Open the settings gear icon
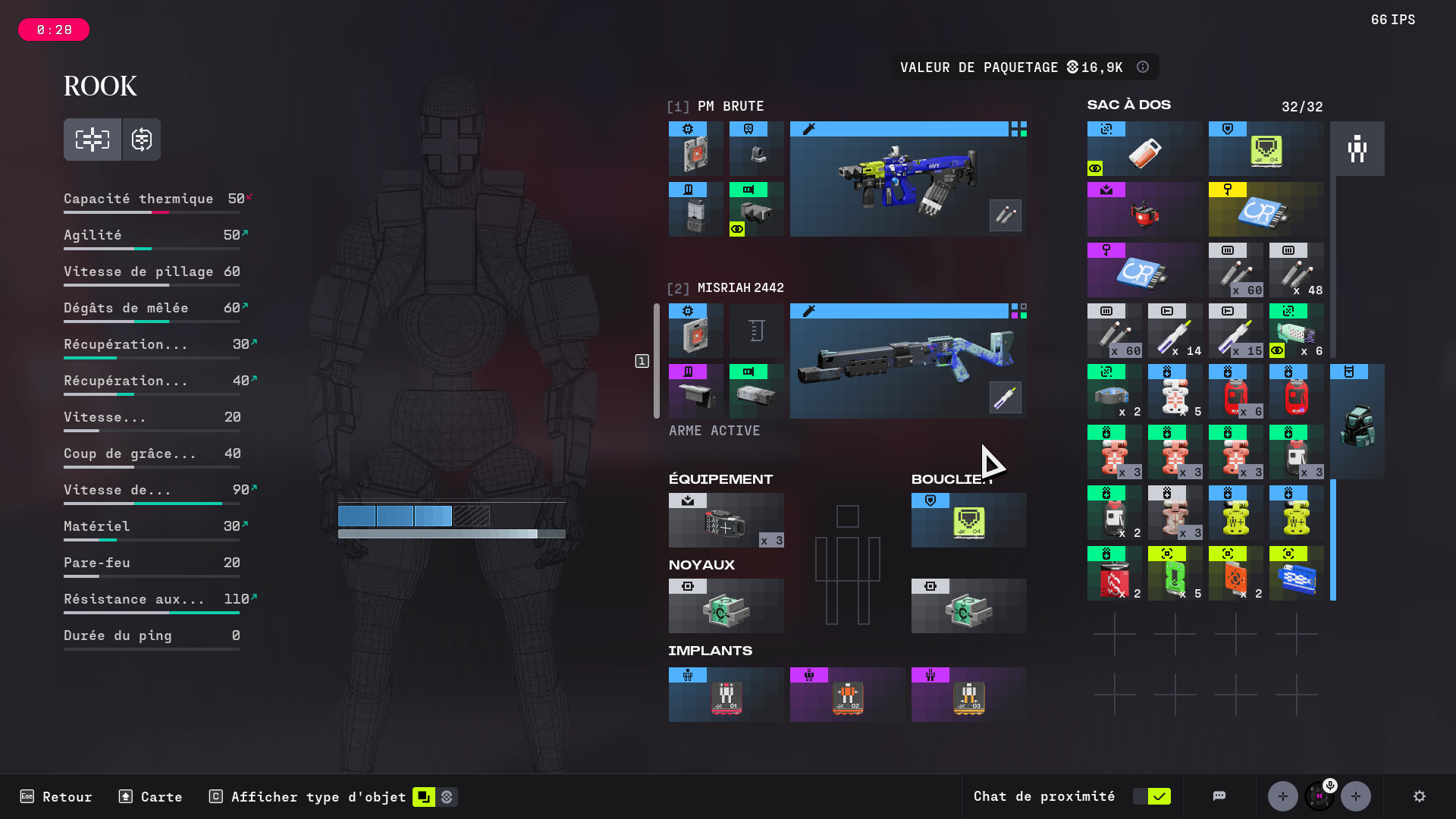Image resolution: width=1456 pixels, height=819 pixels. [1419, 796]
